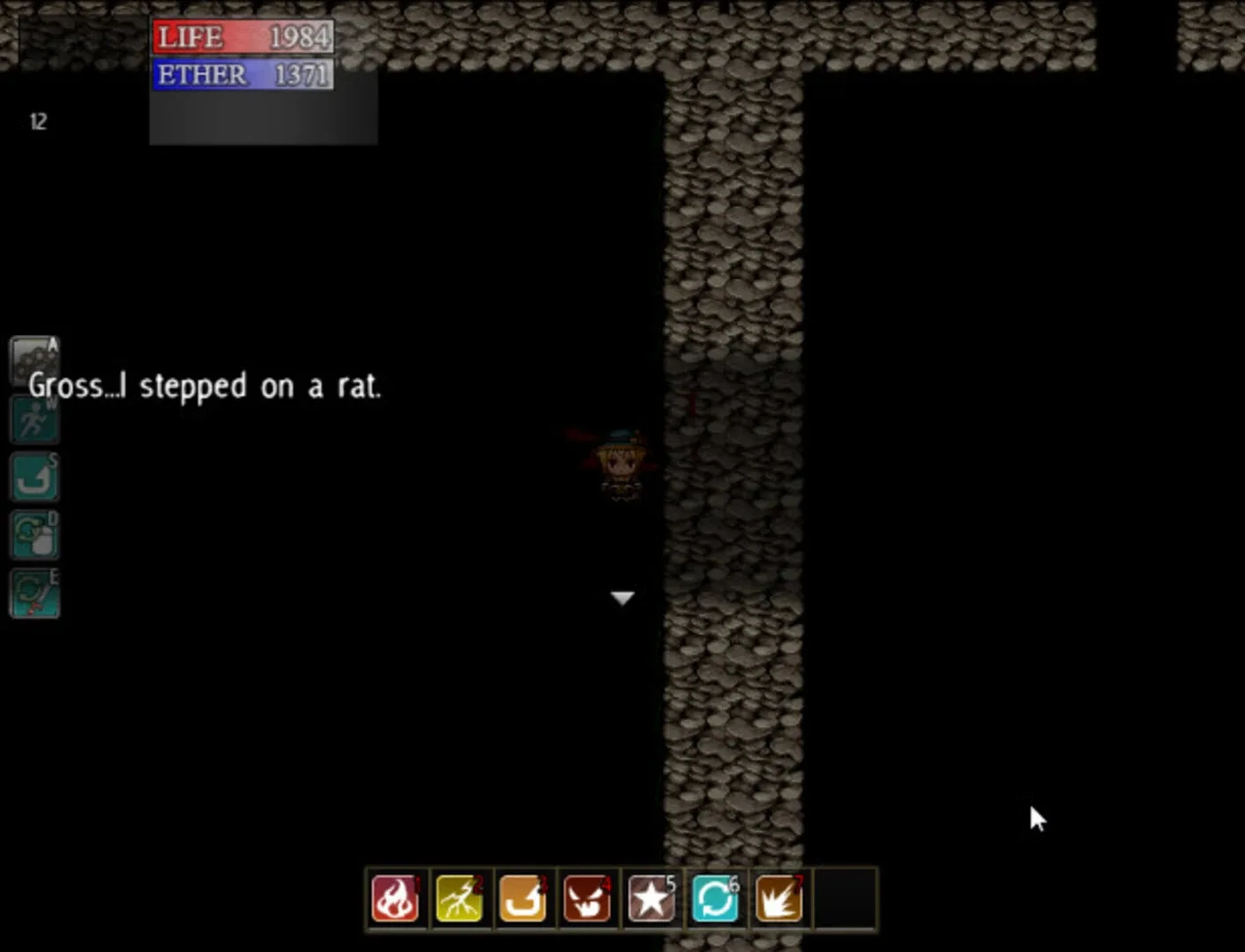
Task: Click the dialogue text about stepping on a rat
Action: [x=205, y=386]
